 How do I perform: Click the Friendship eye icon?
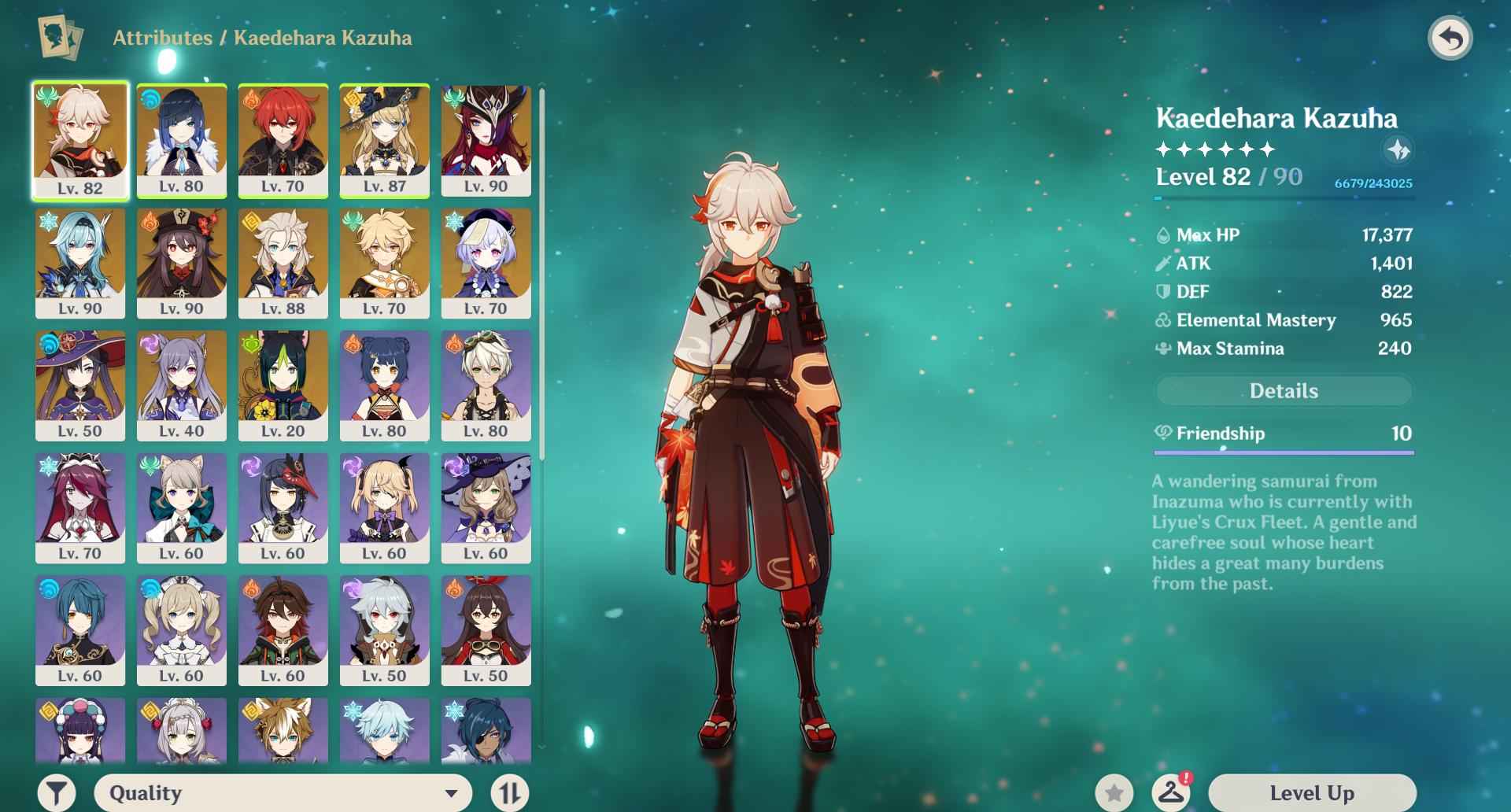pyautogui.click(x=1162, y=434)
